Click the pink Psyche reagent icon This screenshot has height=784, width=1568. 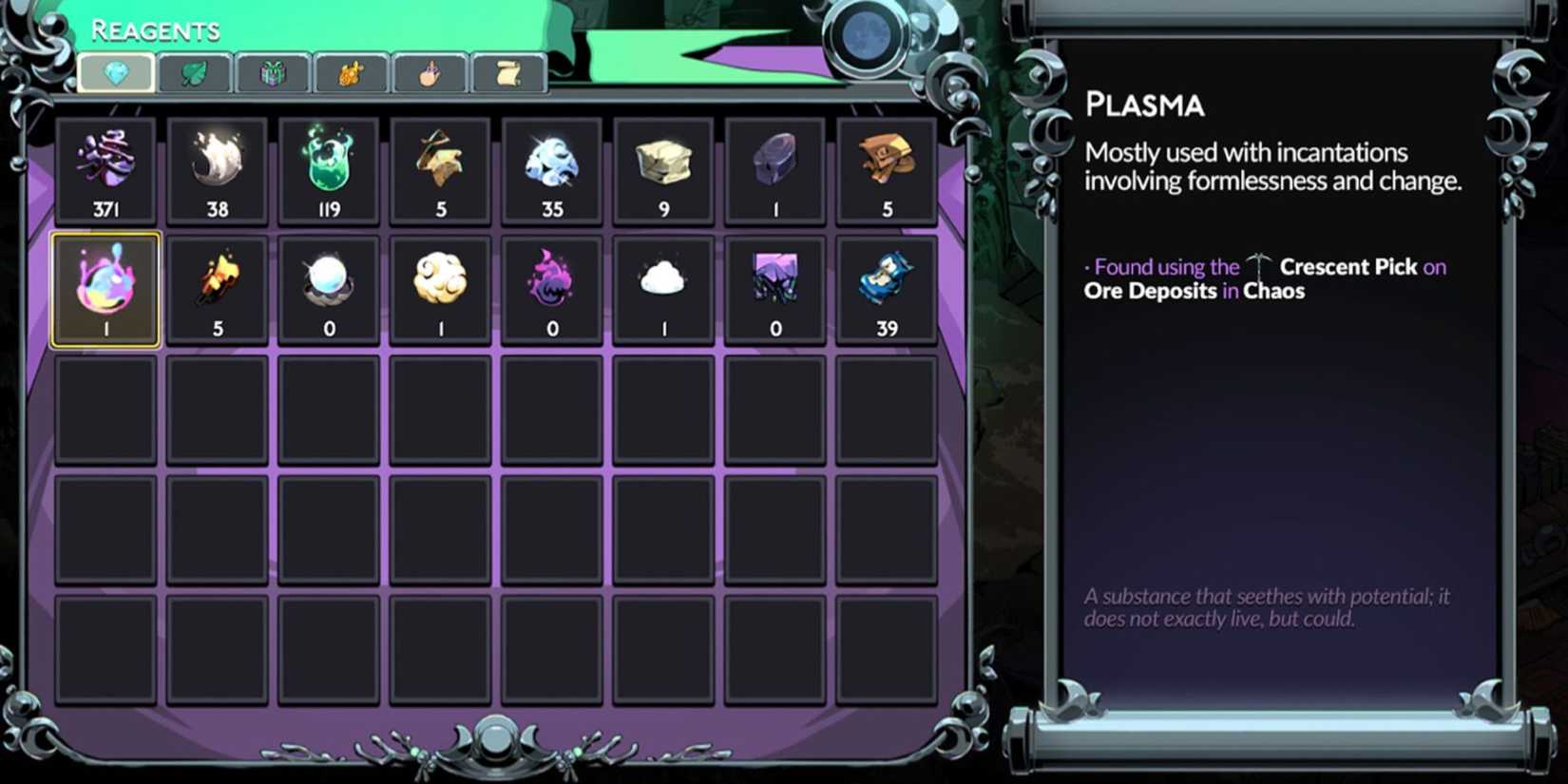click(x=552, y=287)
